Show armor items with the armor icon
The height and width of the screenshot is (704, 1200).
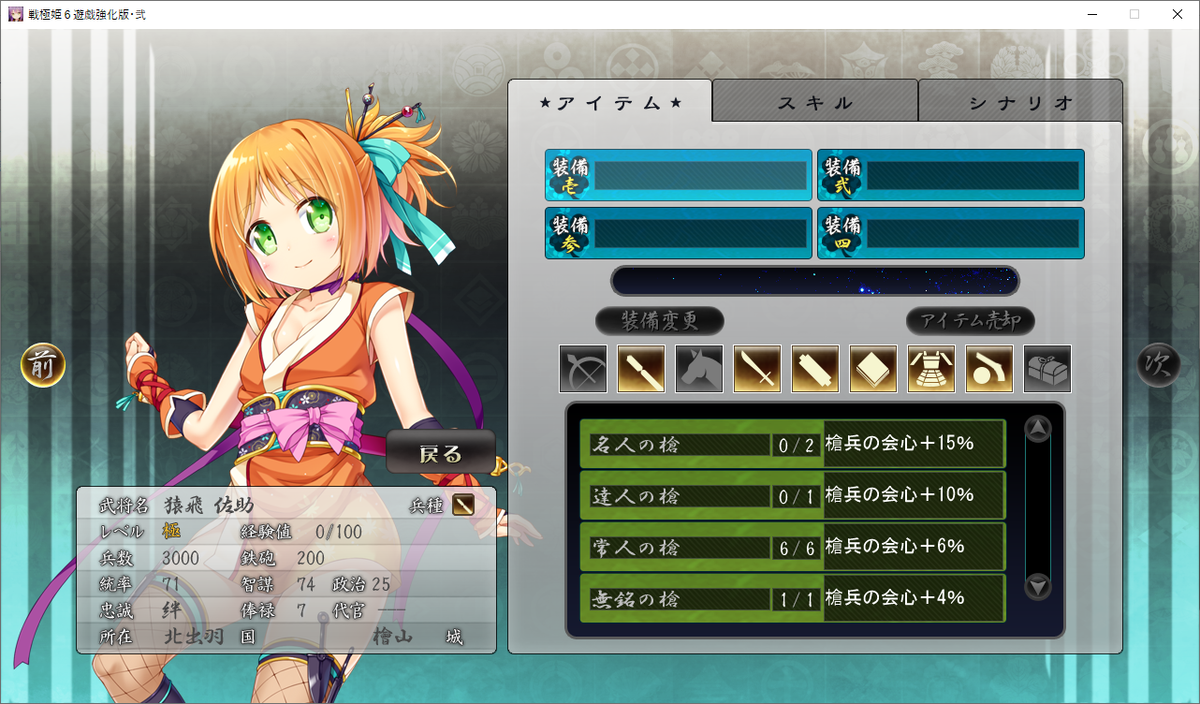(931, 369)
